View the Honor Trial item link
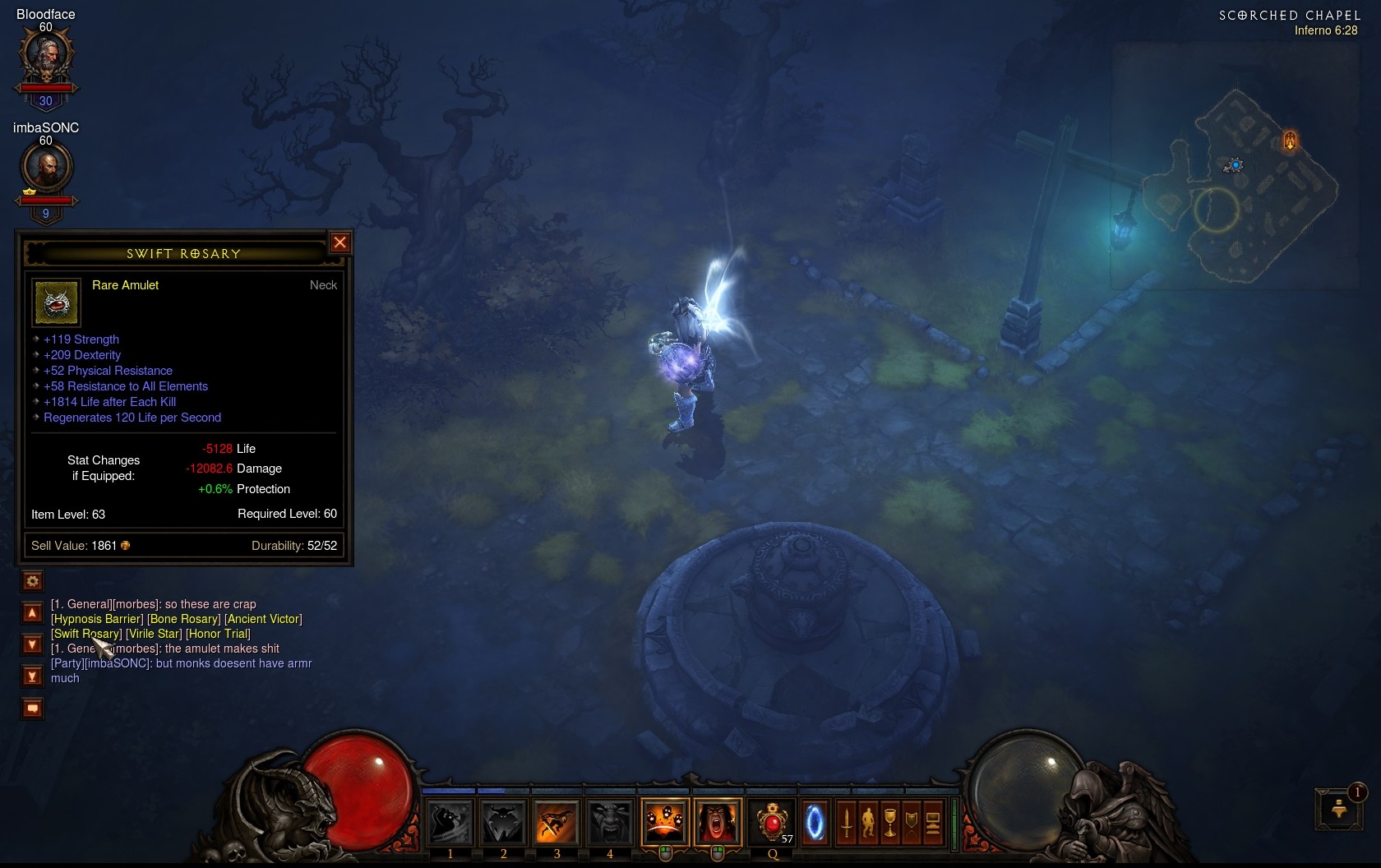Screen dimensions: 1381x868 tap(218, 634)
